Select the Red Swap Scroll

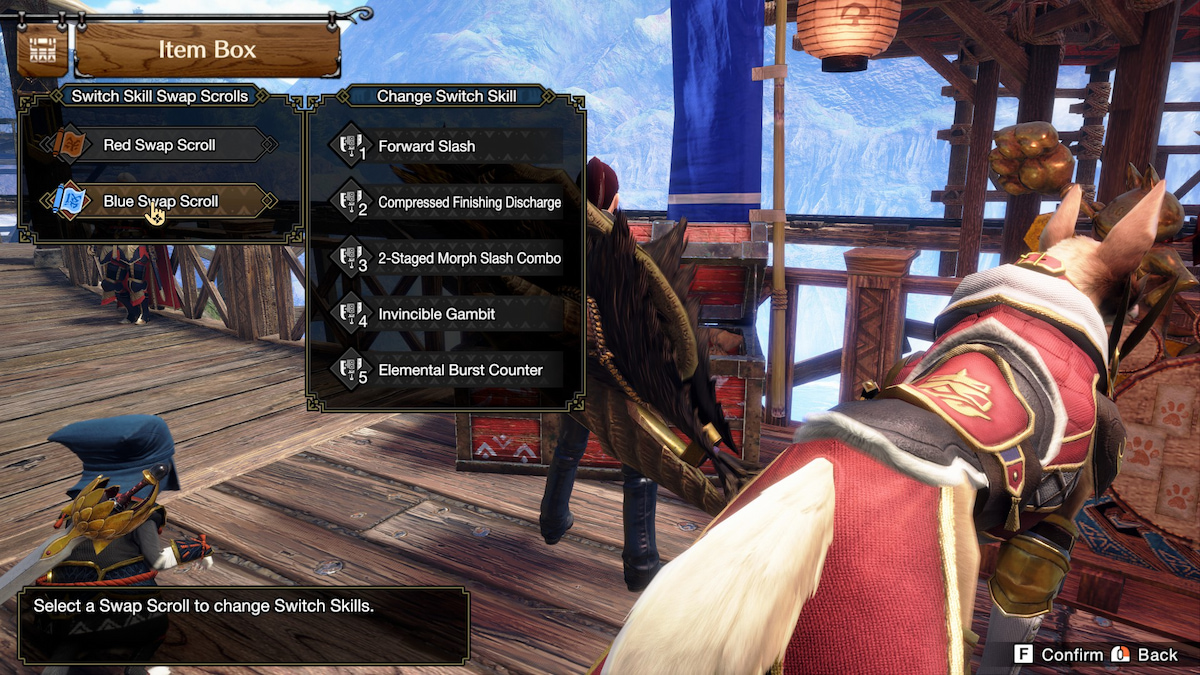160,145
